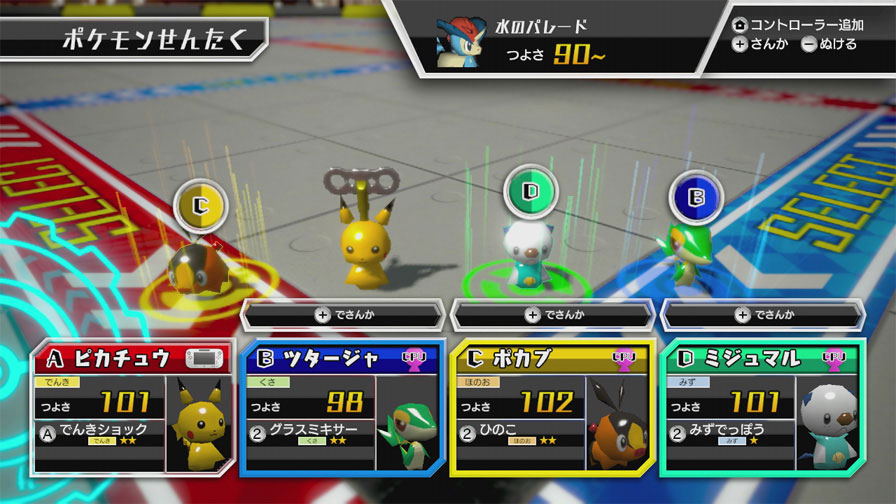Choose player B's ツタージャ name header
Screen dimensions: 896x504
pyautogui.click(x=320, y=357)
